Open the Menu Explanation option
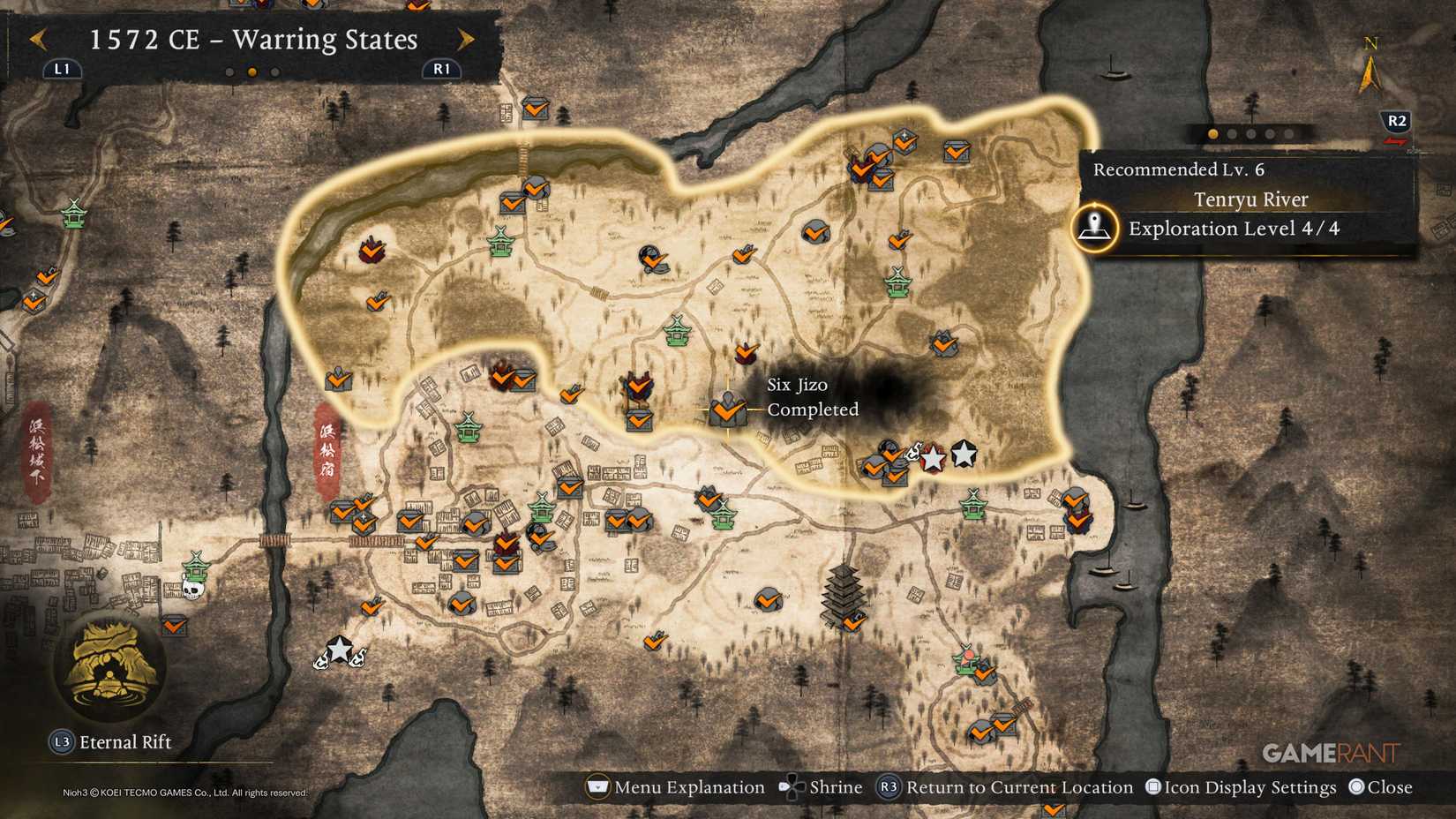 [x=598, y=787]
